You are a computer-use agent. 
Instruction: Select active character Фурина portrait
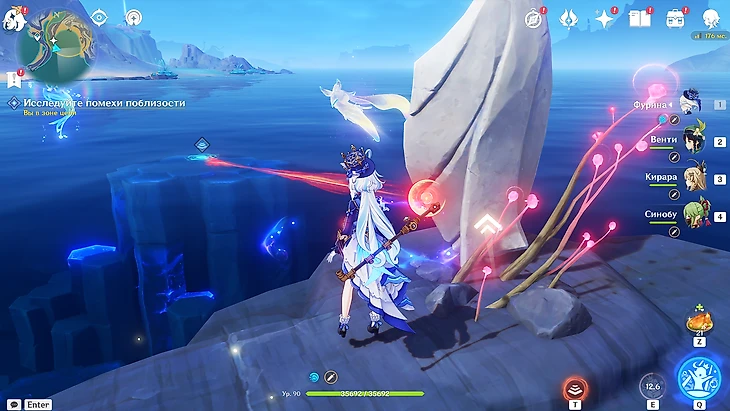pos(692,101)
